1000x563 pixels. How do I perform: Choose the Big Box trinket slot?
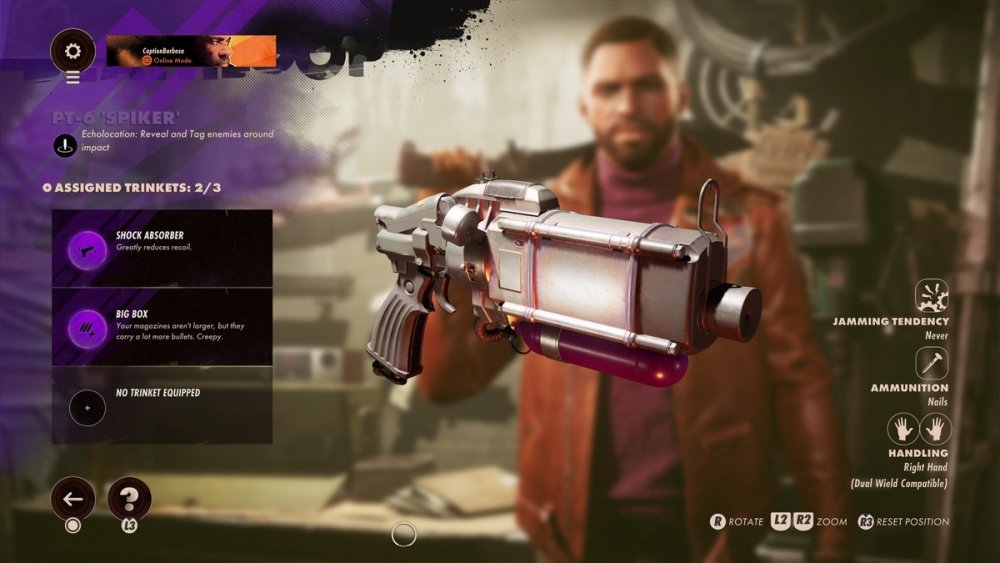[162, 326]
